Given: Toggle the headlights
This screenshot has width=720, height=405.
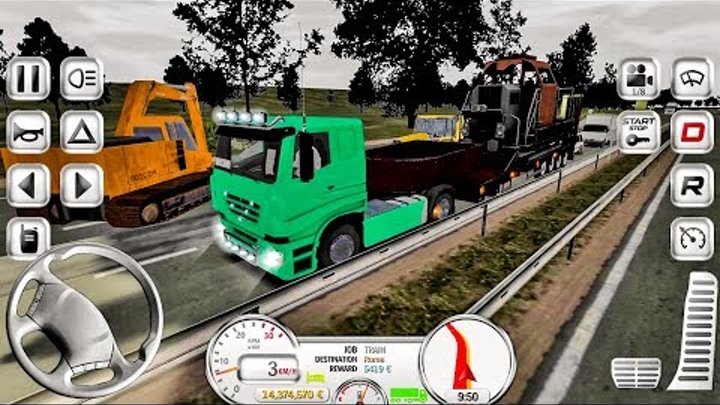Looking at the screenshot, I should 82,78.
